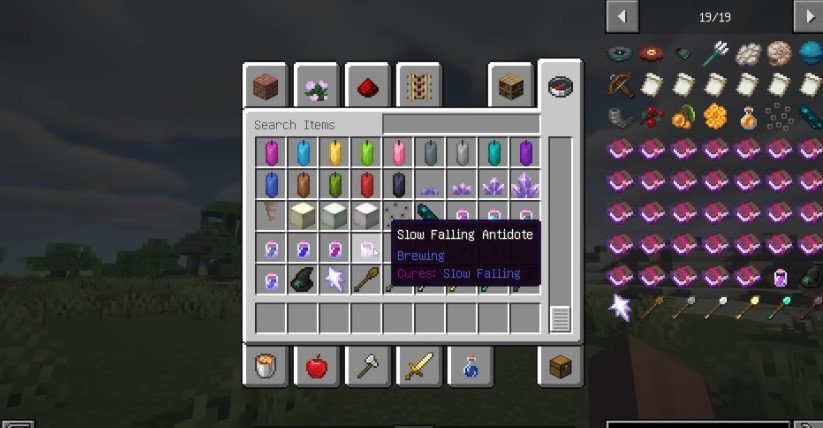The height and width of the screenshot is (428, 823).
Task: Open the blue potion Brewing tab
Action: (x=470, y=366)
